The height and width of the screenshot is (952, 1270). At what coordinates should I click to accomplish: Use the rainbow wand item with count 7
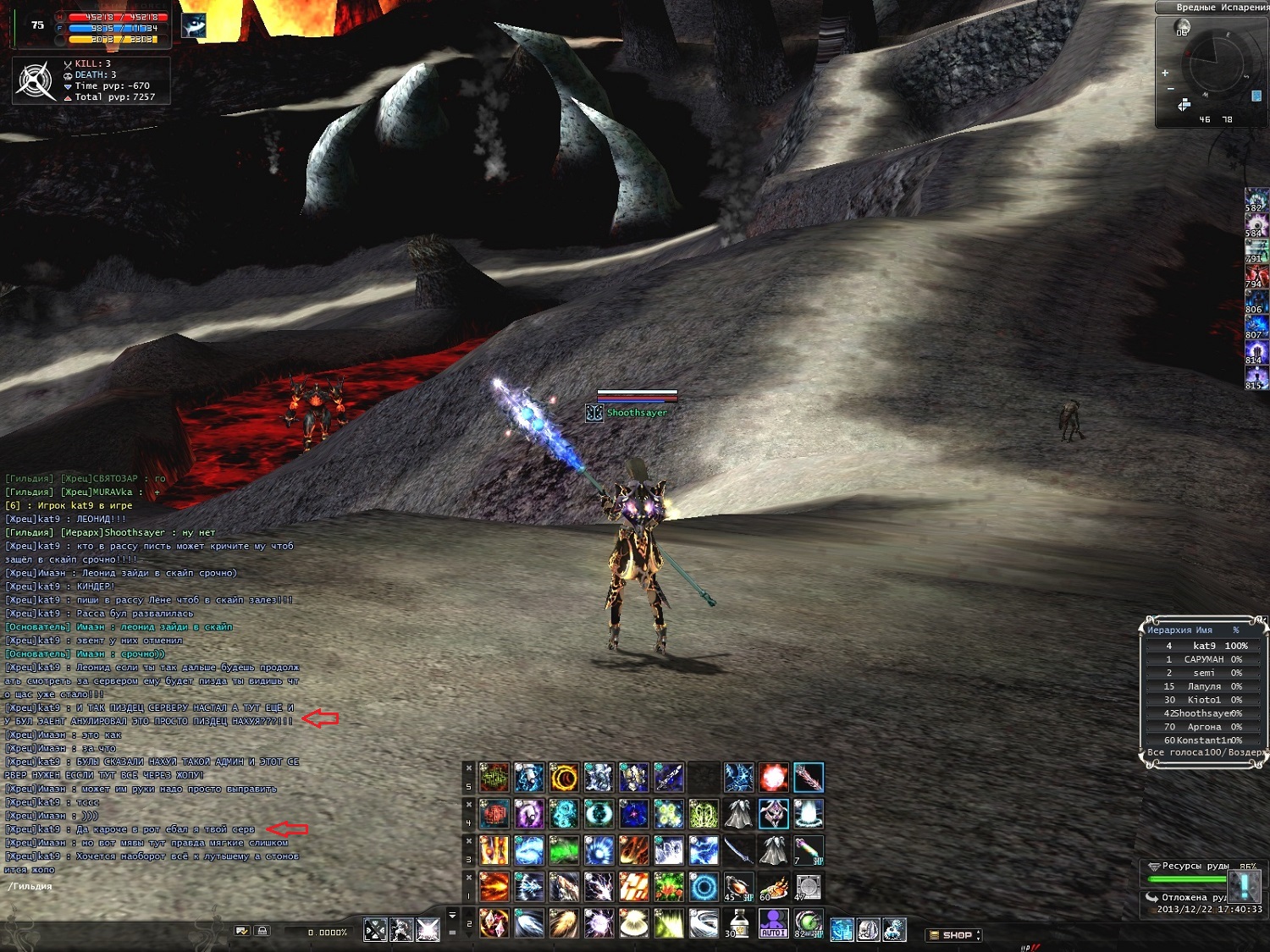click(x=808, y=850)
